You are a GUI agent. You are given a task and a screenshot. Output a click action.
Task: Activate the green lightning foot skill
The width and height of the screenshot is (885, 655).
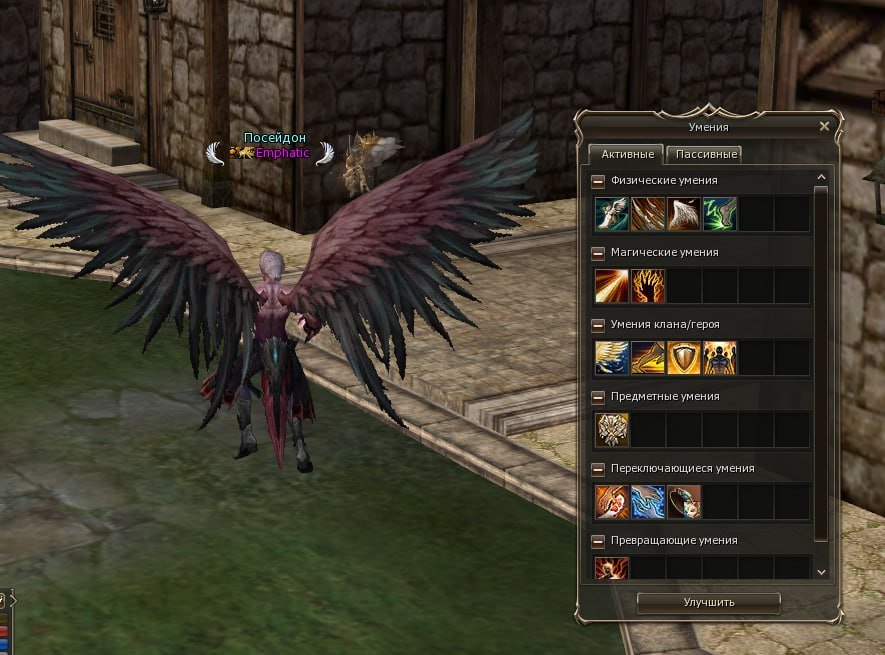[x=720, y=214]
